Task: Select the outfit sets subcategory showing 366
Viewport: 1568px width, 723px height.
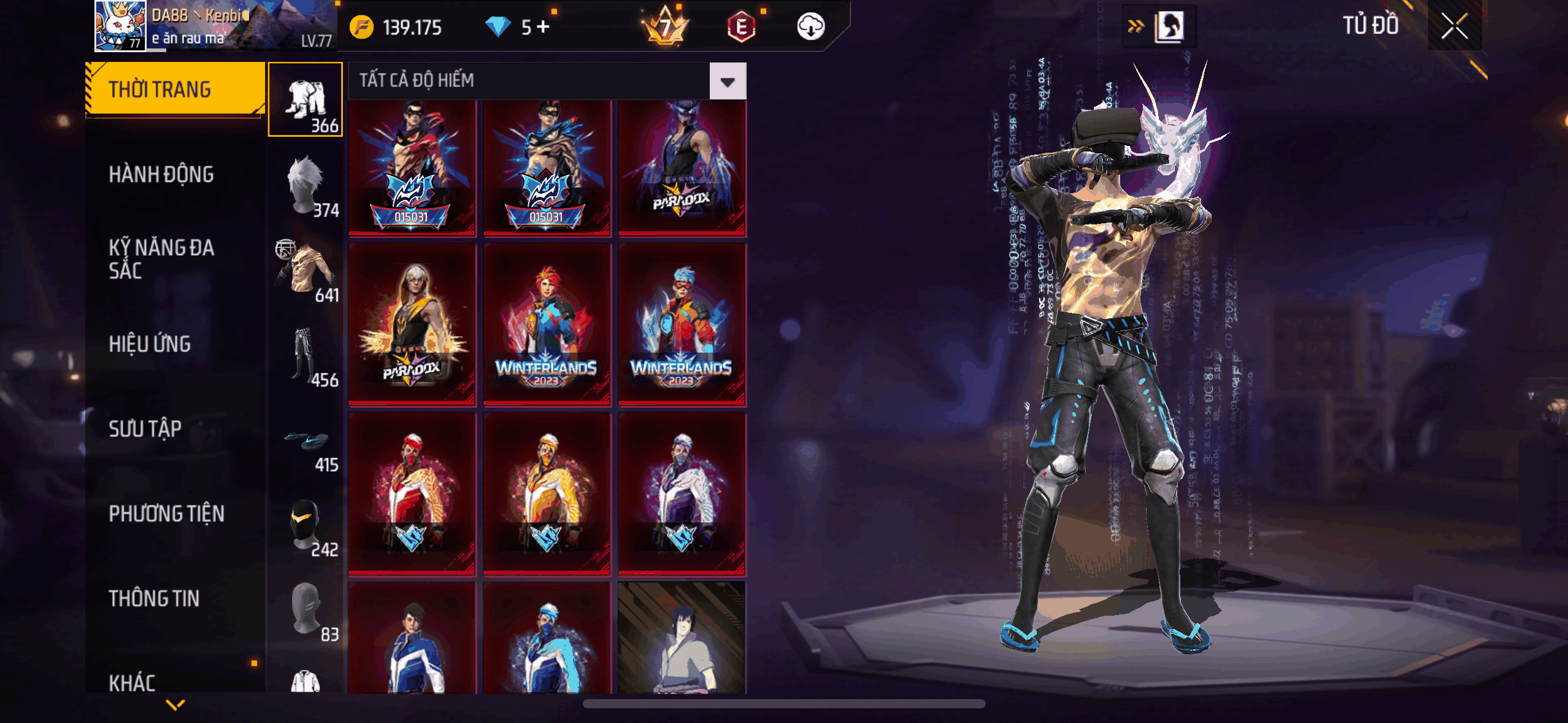Action: tap(306, 99)
